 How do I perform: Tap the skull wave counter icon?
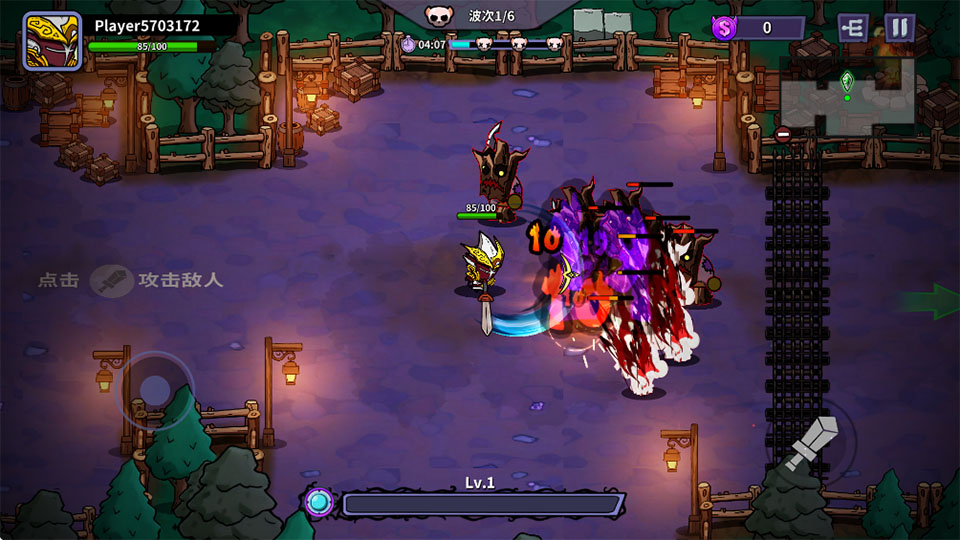tap(436, 15)
